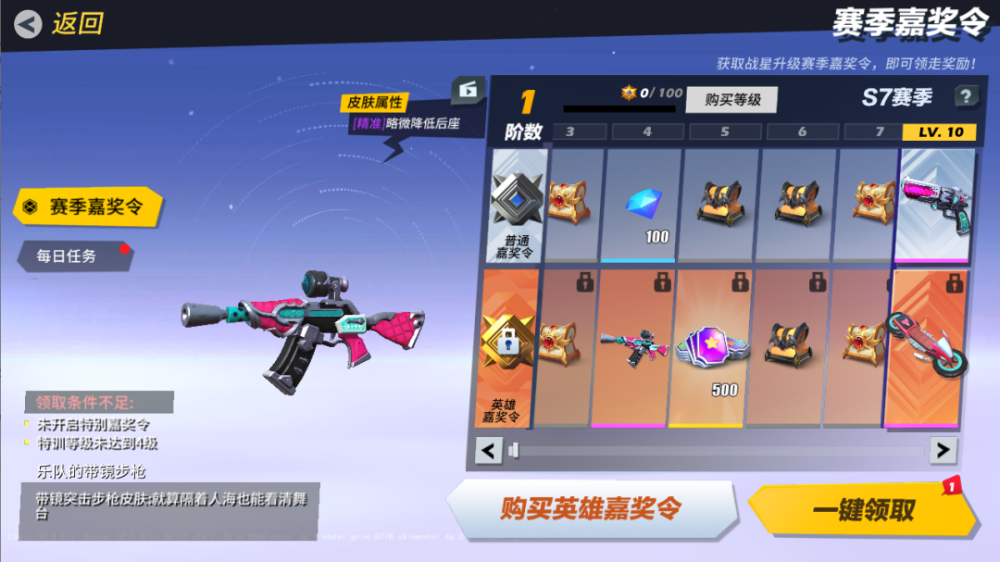Click the skin count 6 icon

pos(466,89)
